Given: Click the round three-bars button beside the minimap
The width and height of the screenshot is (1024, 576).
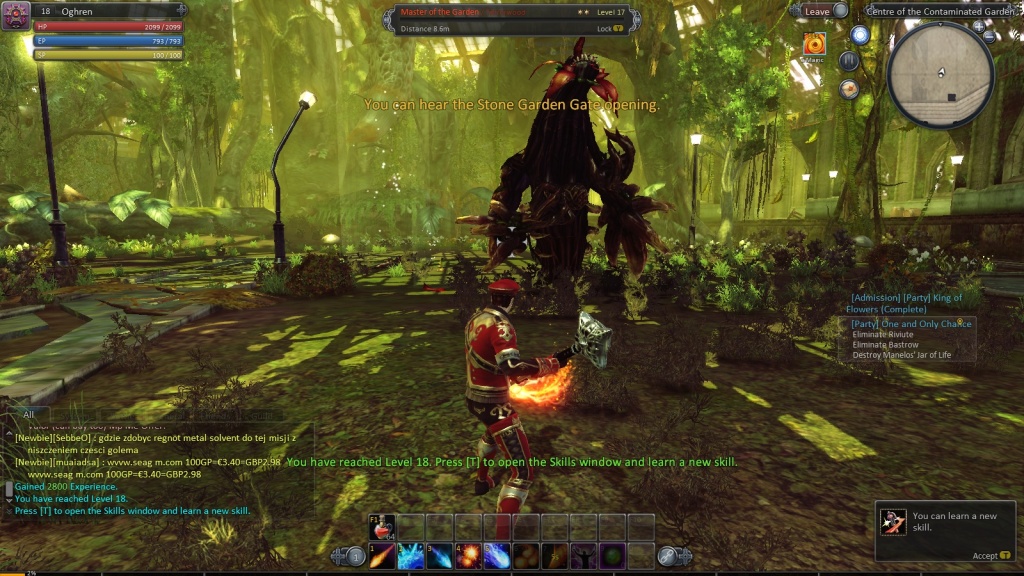Looking at the screenshot, I should coord(849,61).
